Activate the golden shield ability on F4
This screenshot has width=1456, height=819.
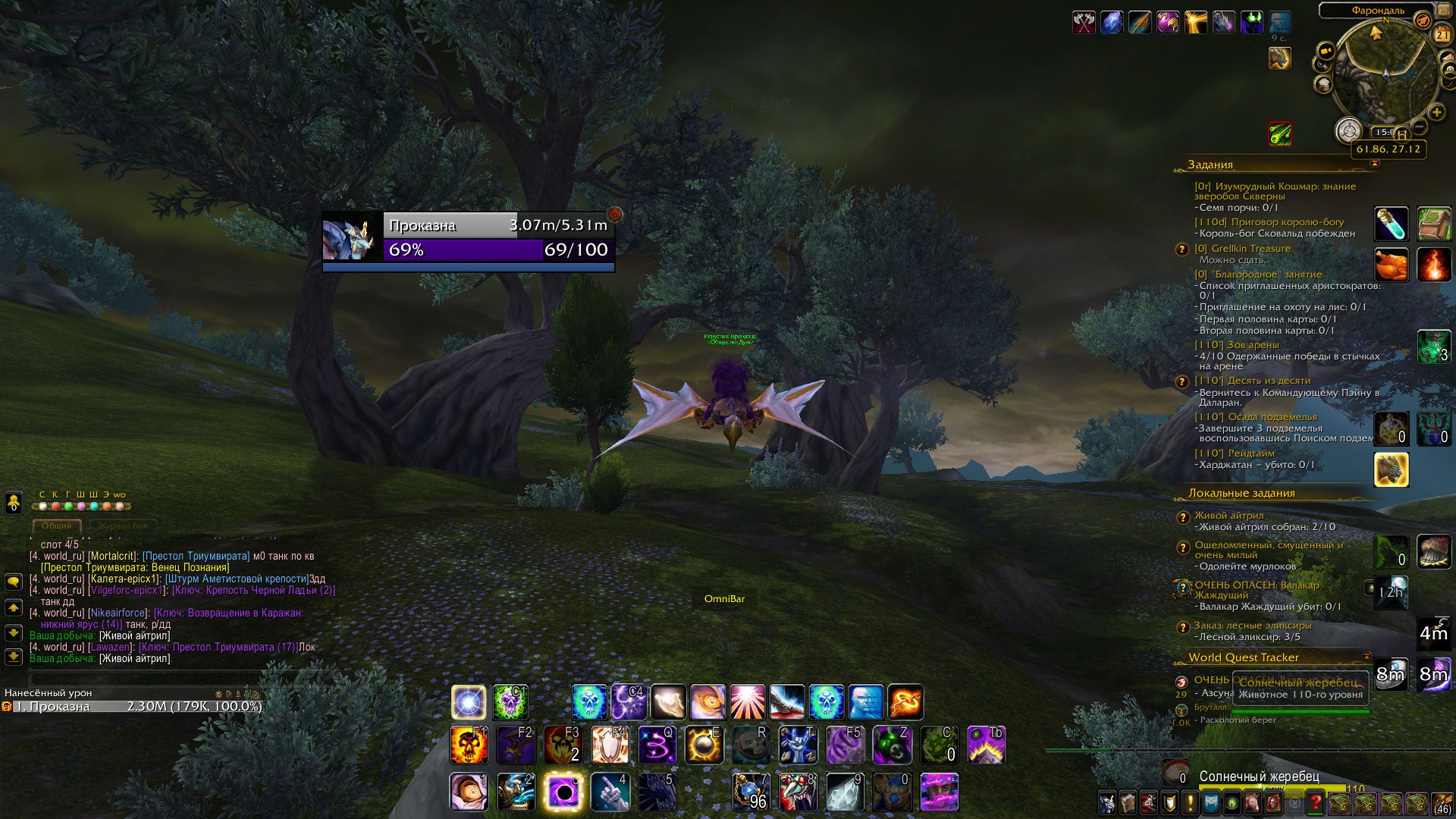click(x=610, y=745)
